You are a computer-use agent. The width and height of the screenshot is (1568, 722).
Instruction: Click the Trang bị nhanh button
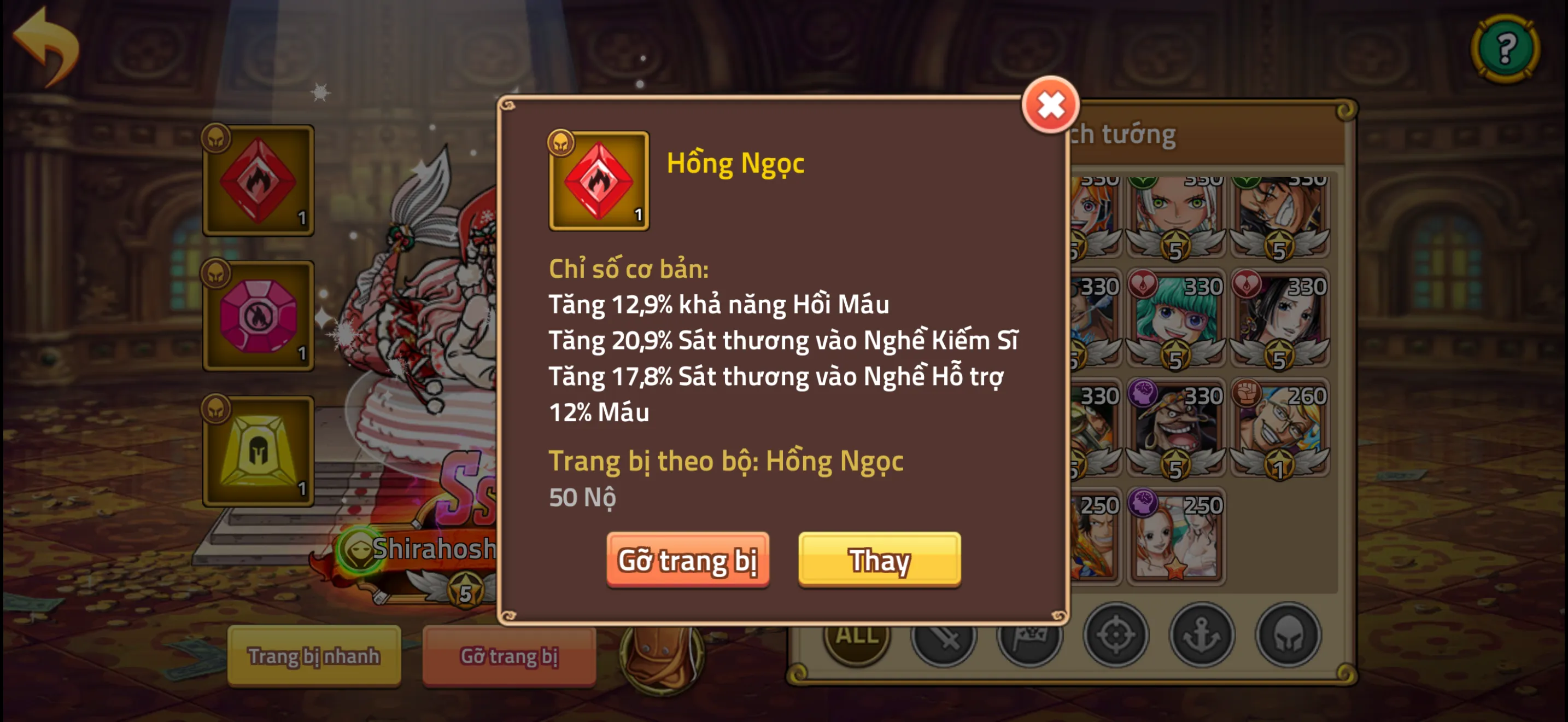click(x=314, y=656)
